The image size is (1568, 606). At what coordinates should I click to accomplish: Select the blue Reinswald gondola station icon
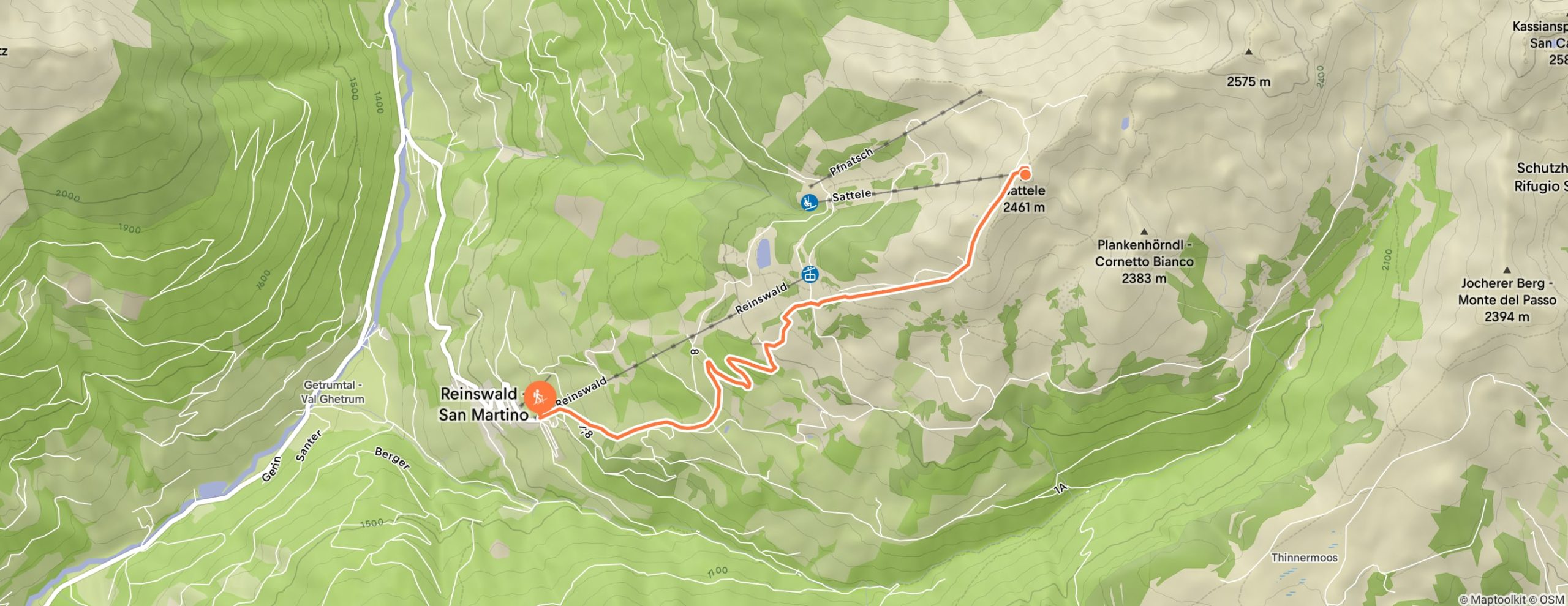[x=810, y=275]
